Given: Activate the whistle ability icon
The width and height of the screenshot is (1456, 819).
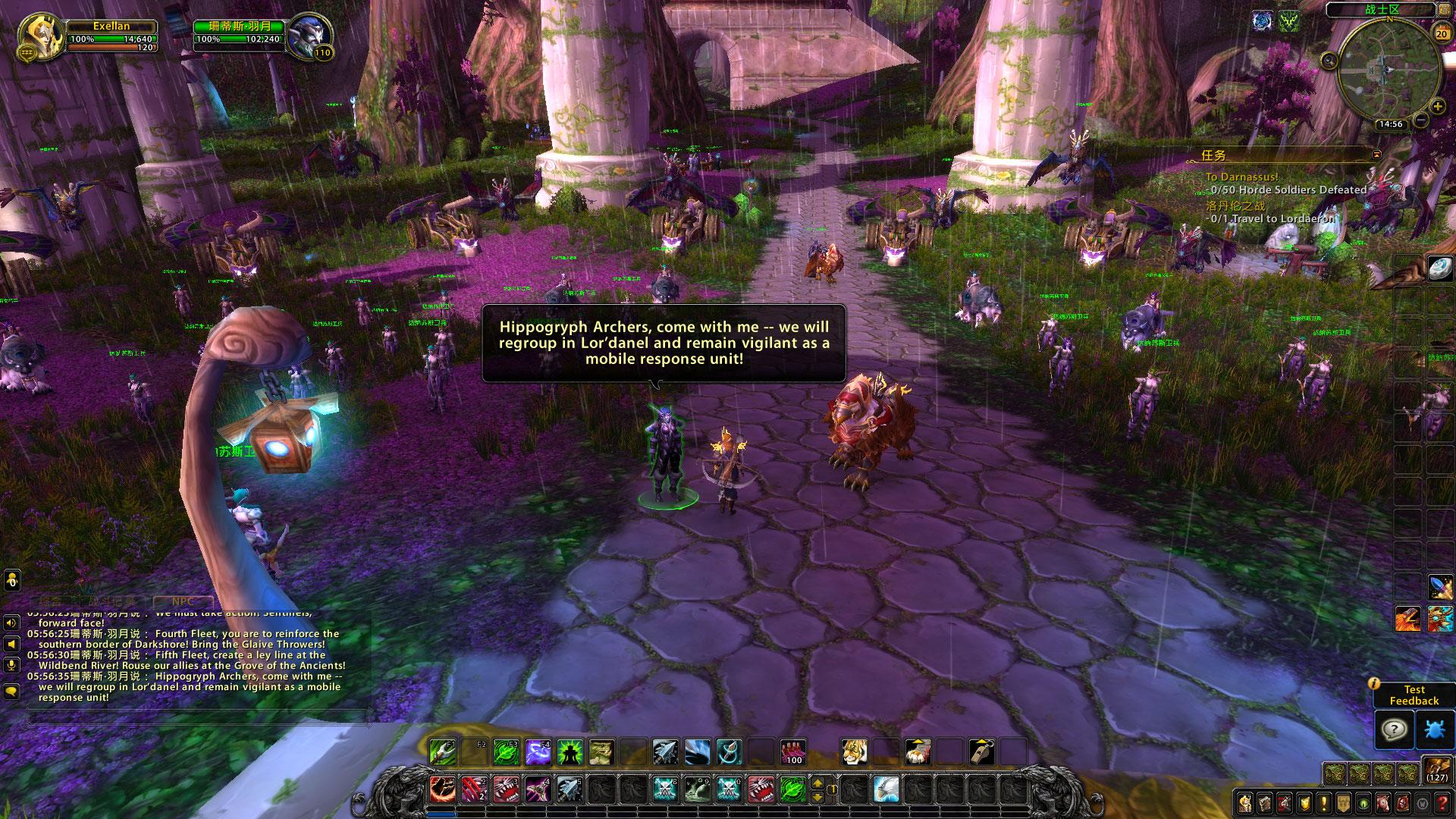Looking at the screenshot, I should coord(981,752).
